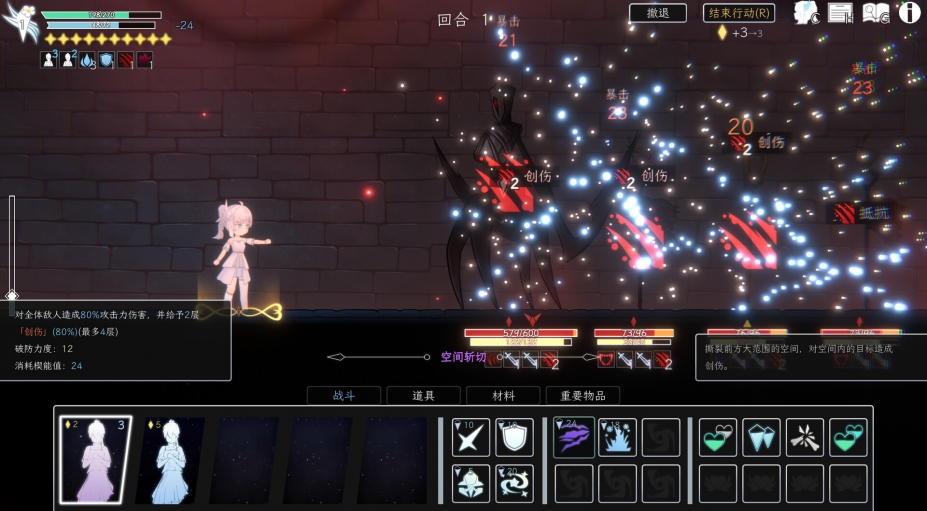Click the 撤退 (Retreat) button
The height and width of the screenshot is (511, 927).
657,13
